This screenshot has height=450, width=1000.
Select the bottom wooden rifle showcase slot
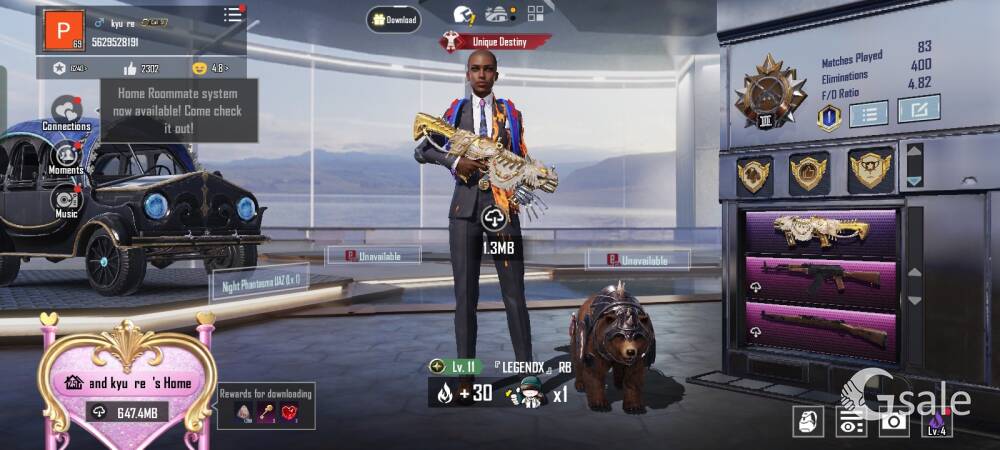point(821,329)
